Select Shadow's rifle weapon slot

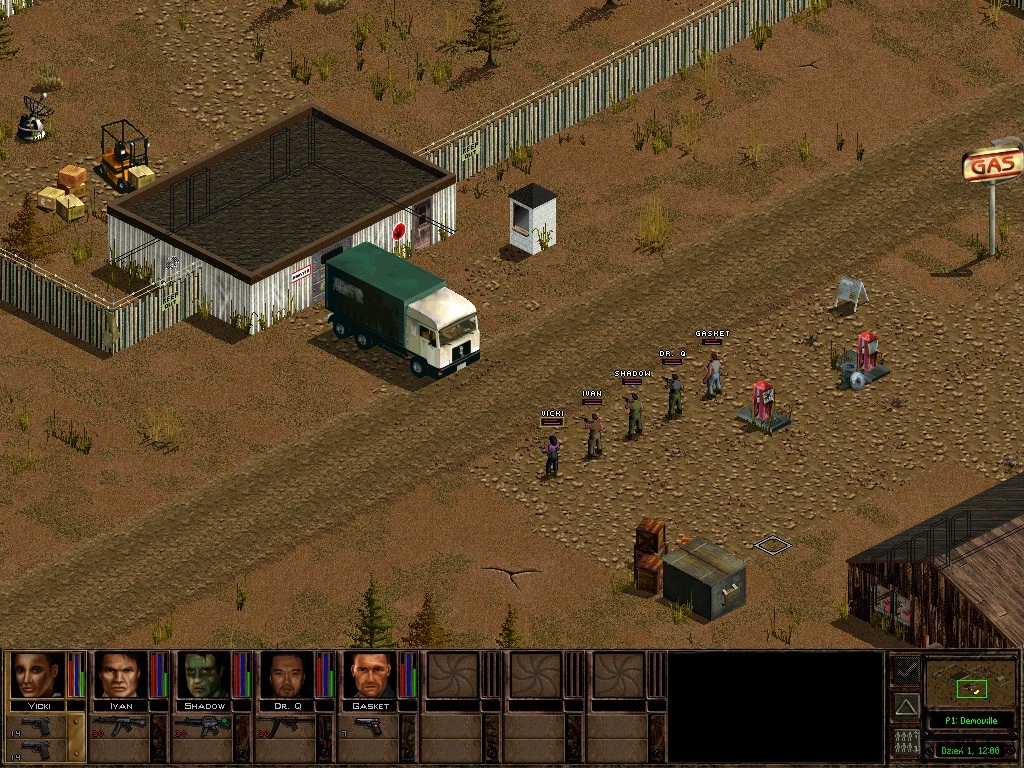203,726
